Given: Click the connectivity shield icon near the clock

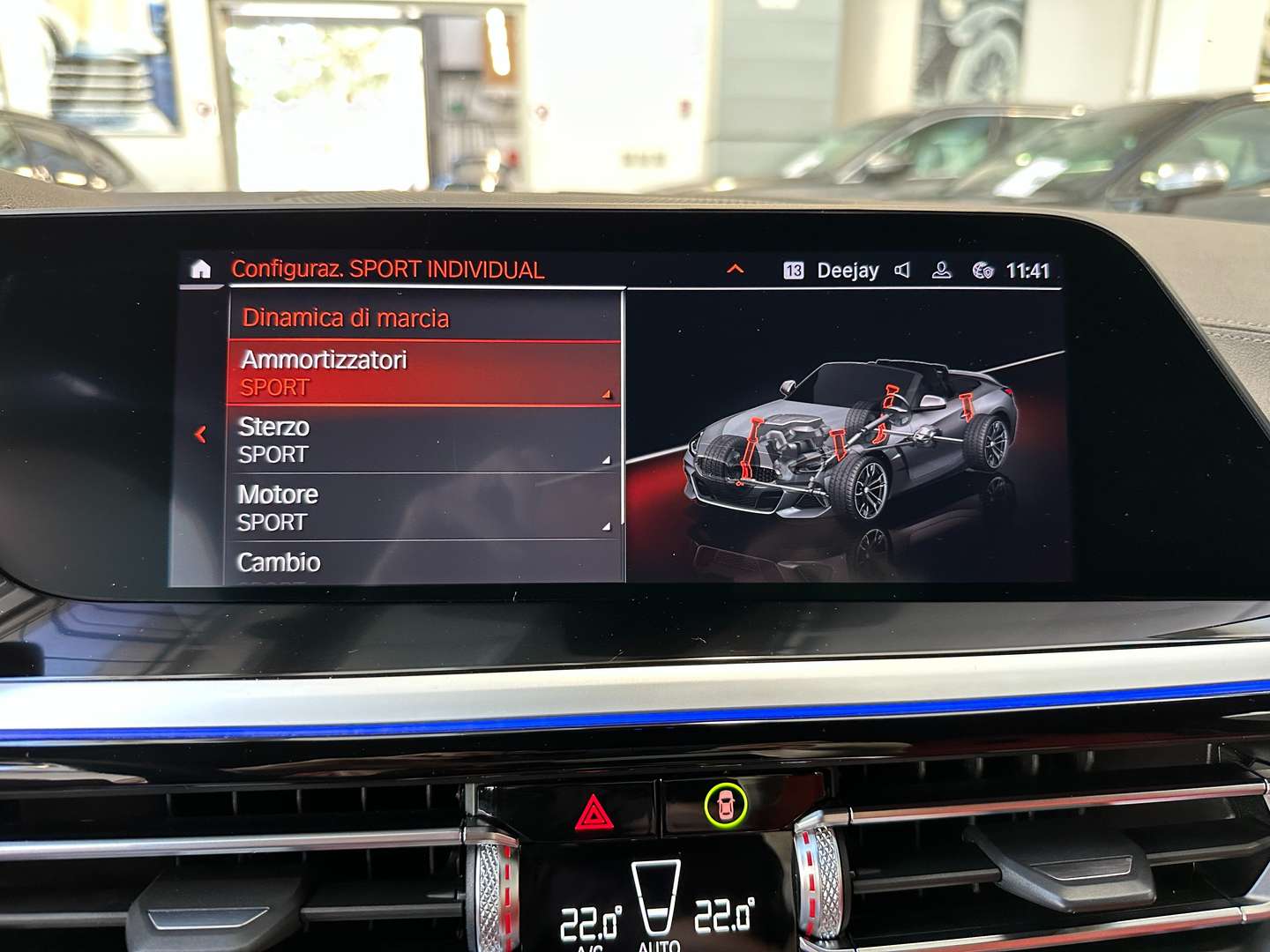Looking at the screenshot, I should point(984,271).
